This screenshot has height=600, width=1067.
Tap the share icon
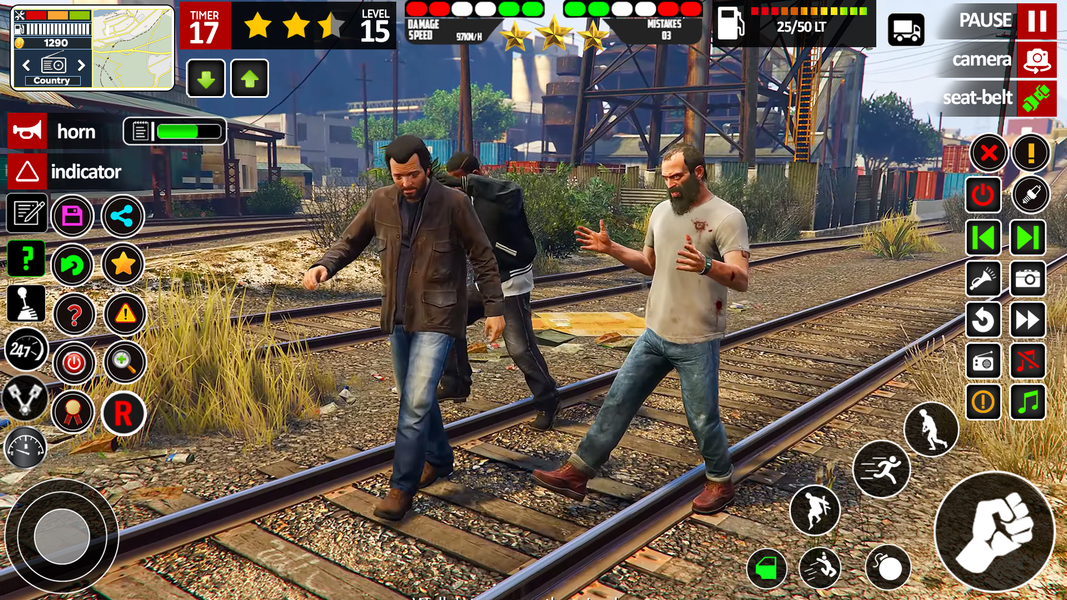pos(123,215)
